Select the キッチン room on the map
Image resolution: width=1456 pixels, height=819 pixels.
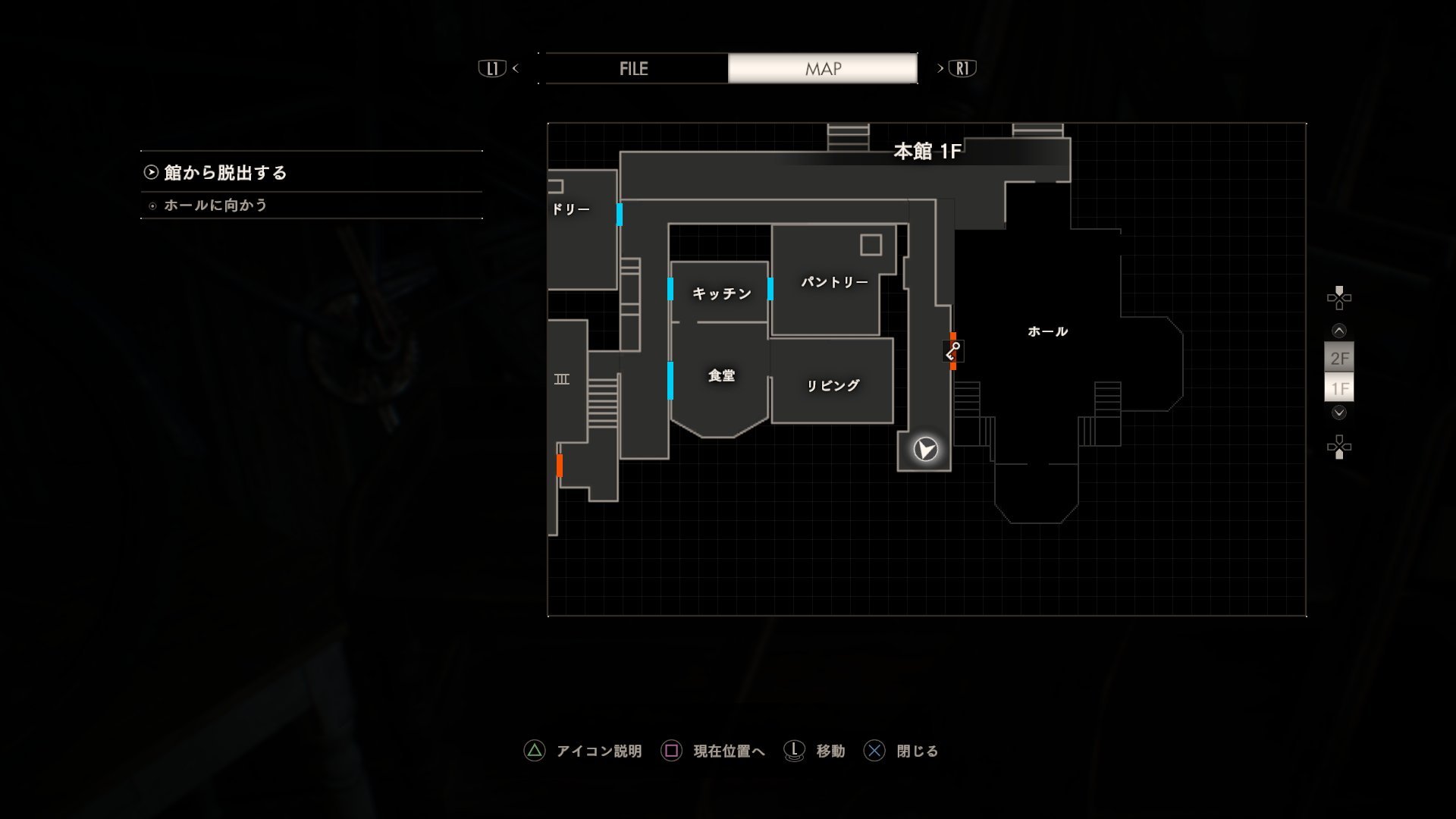[721, 293]
